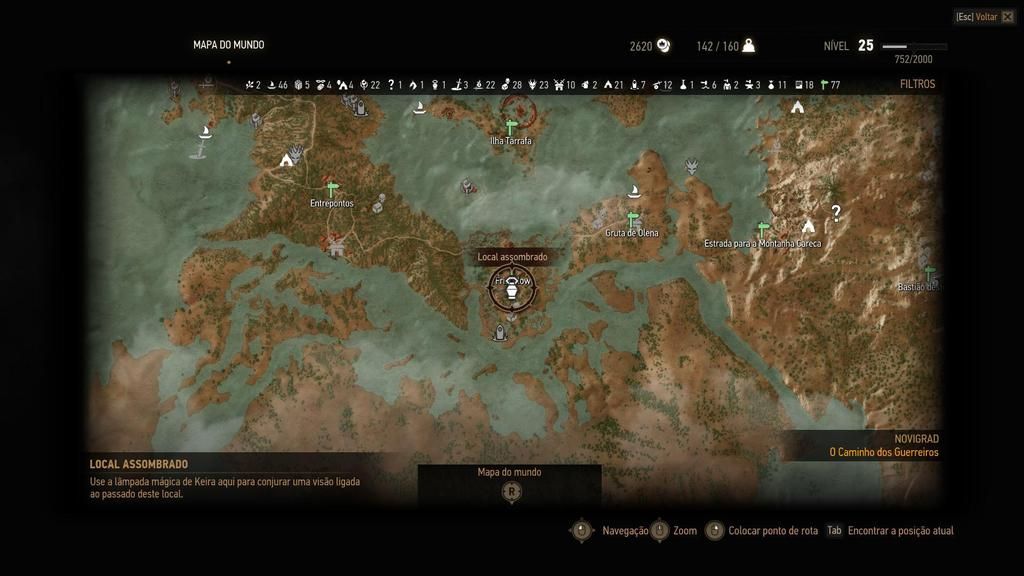Select the boat marker above Gruta de Olena
This screenshot has width=1024, height=576.
tap(632, 191)
